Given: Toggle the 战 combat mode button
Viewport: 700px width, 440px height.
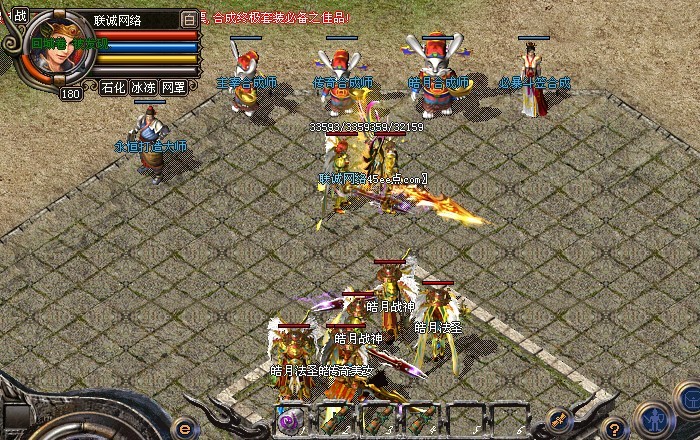Looking at the screenshot, I should pos(22,17).
